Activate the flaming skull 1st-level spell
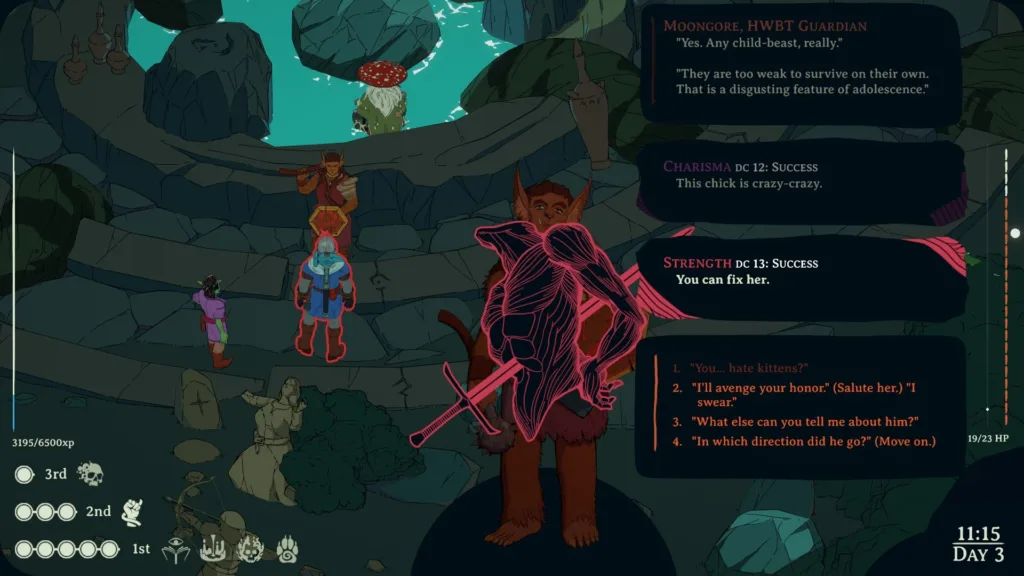 (251, 548)
